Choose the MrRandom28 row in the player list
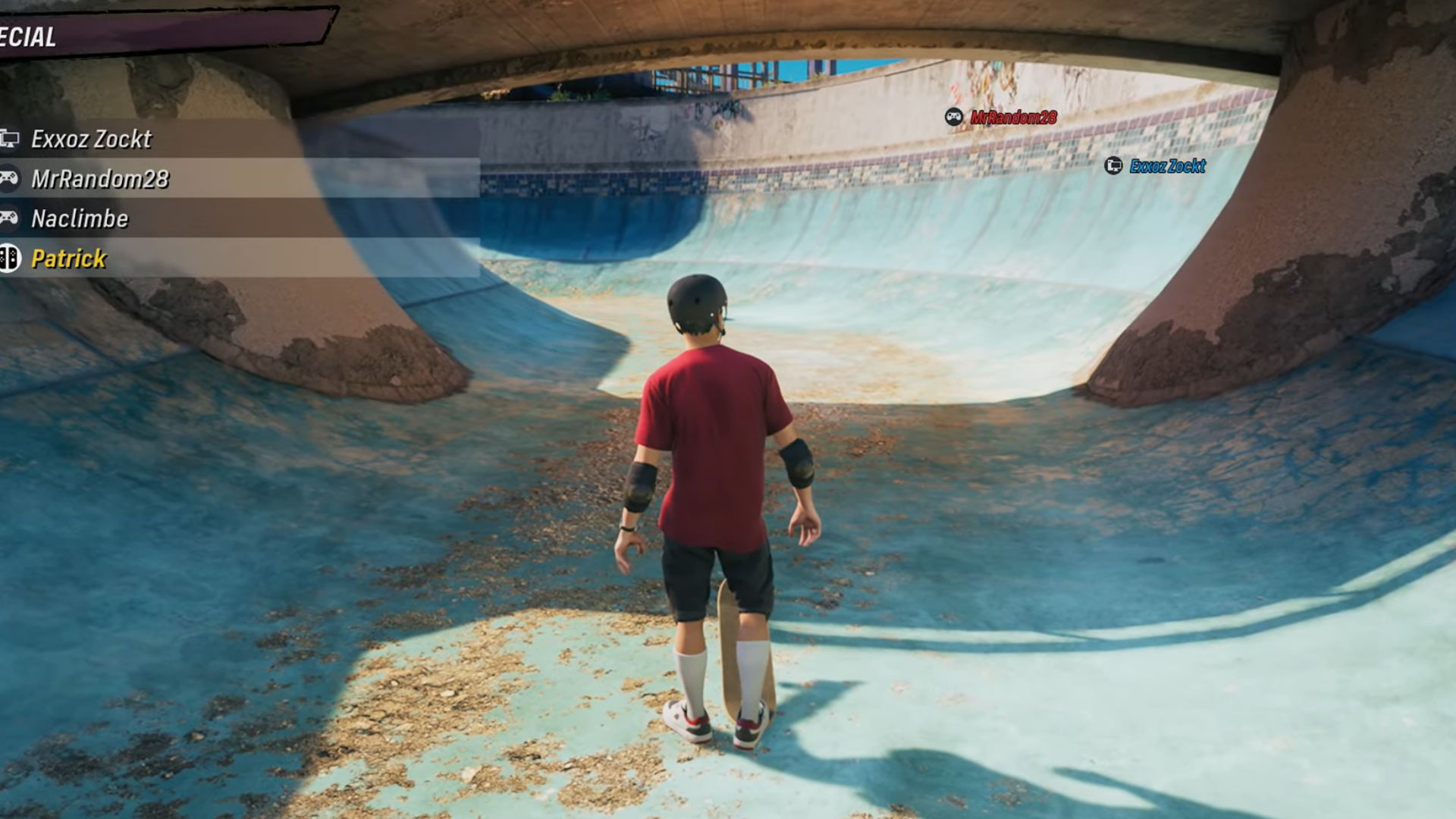 coord(99,179)
